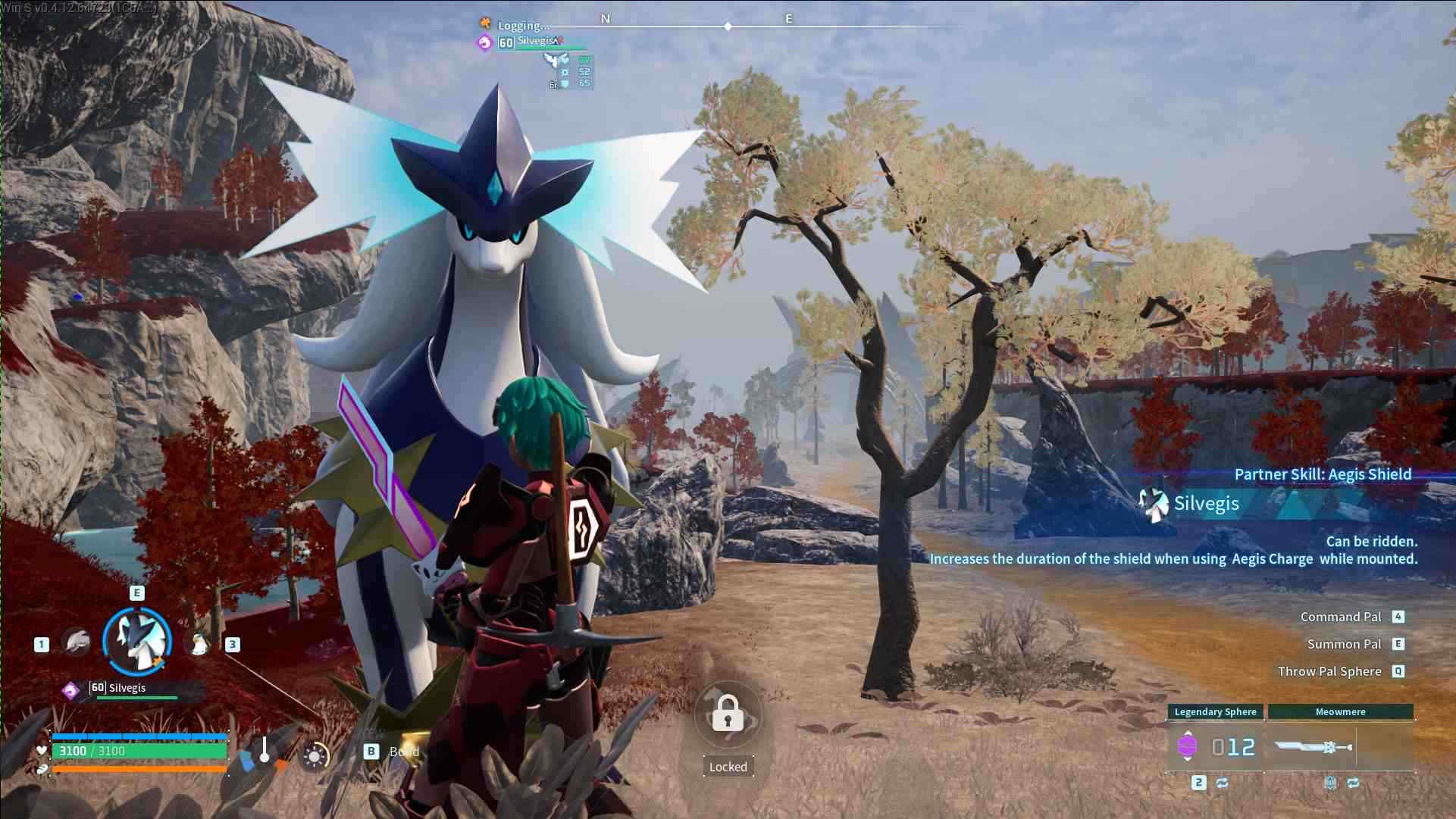Toggle the ammo swap icon under Meowmere
Viewport: 1456px width, 819px height.
1352,783
